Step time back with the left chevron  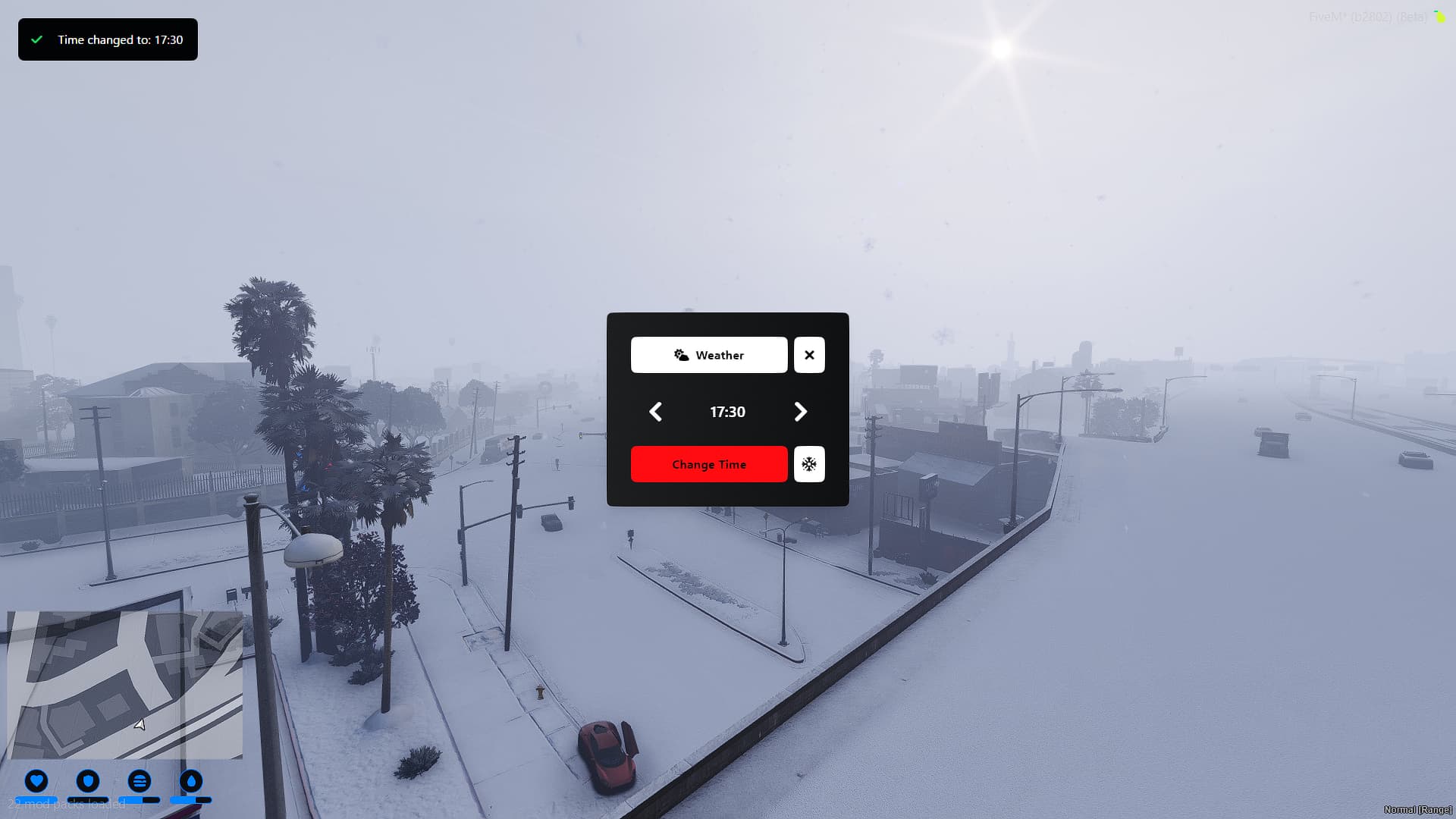point(655,412)
